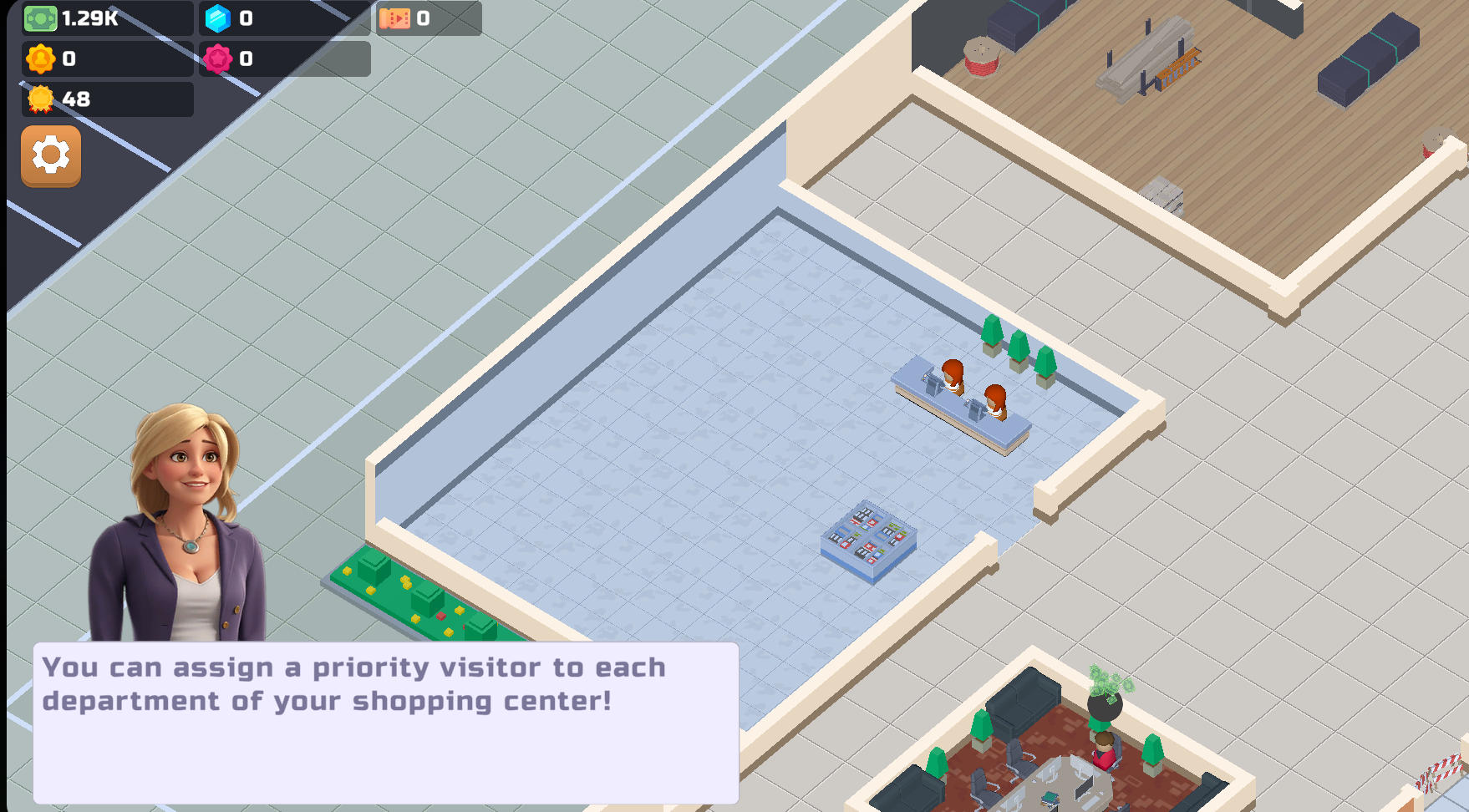Select the blue diamond currency icon
1469x812 pixels.
[x=217, y=18]
